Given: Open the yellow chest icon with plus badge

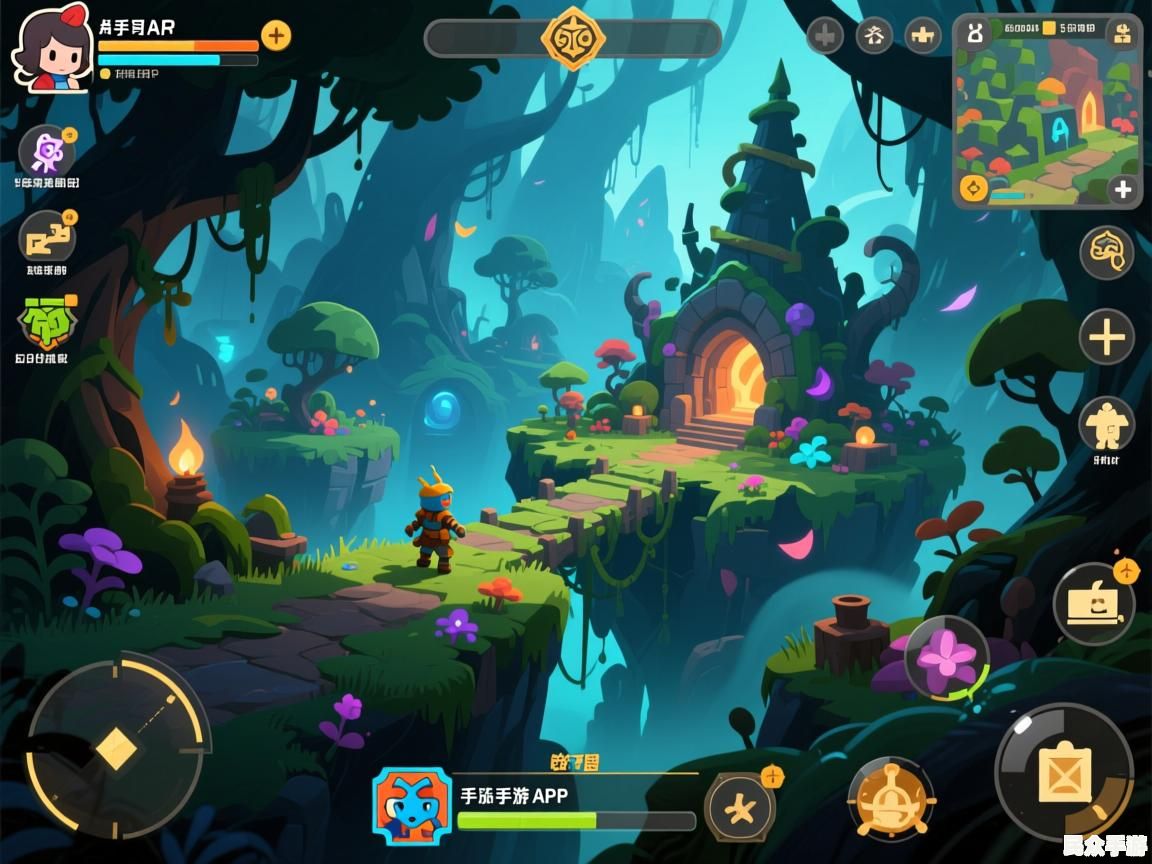Looking at the screenshot, I should click(1093, 603).
